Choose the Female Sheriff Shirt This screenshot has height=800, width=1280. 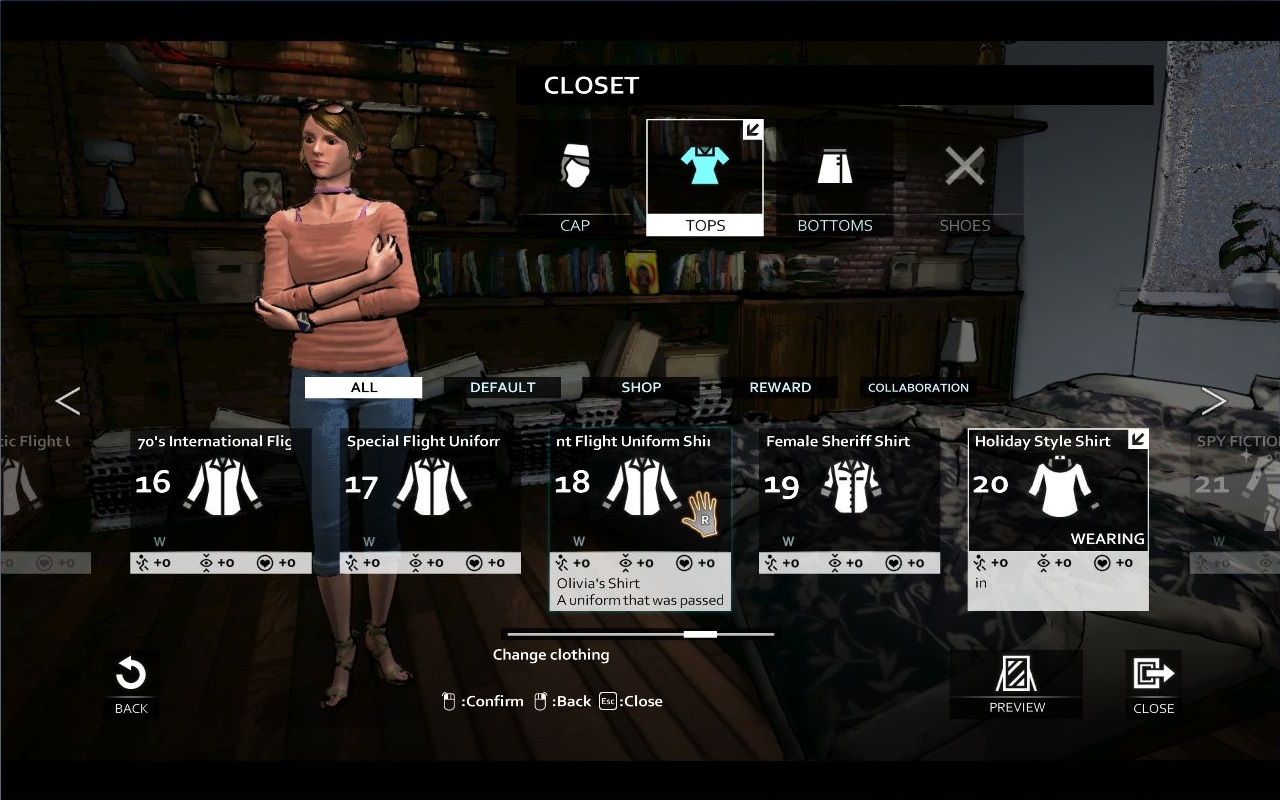coord(849,490)
